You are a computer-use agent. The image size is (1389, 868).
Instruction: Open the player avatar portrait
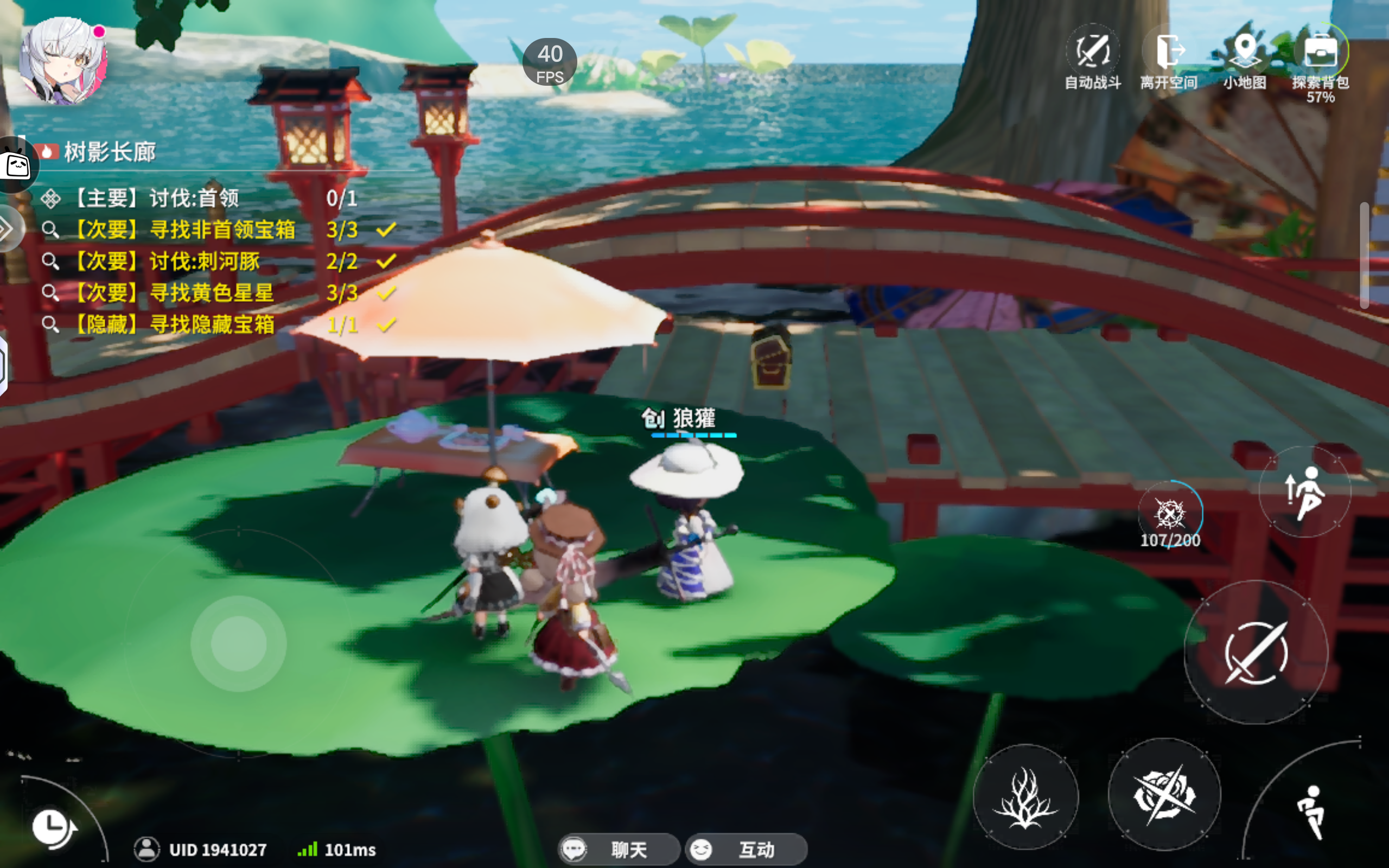(x=63, y=60)
